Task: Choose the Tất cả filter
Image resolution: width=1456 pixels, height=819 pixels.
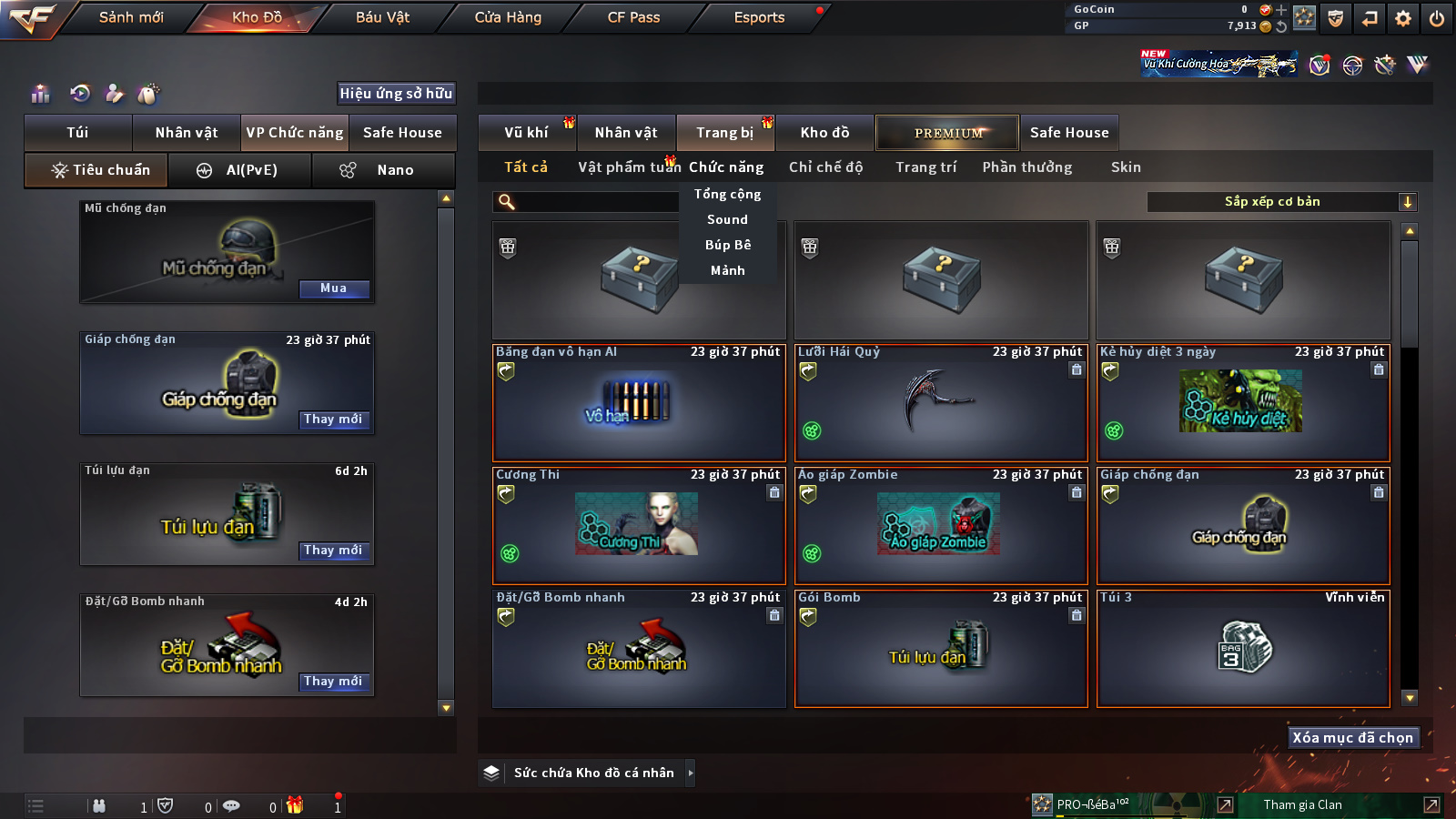Action: [526, 167]
